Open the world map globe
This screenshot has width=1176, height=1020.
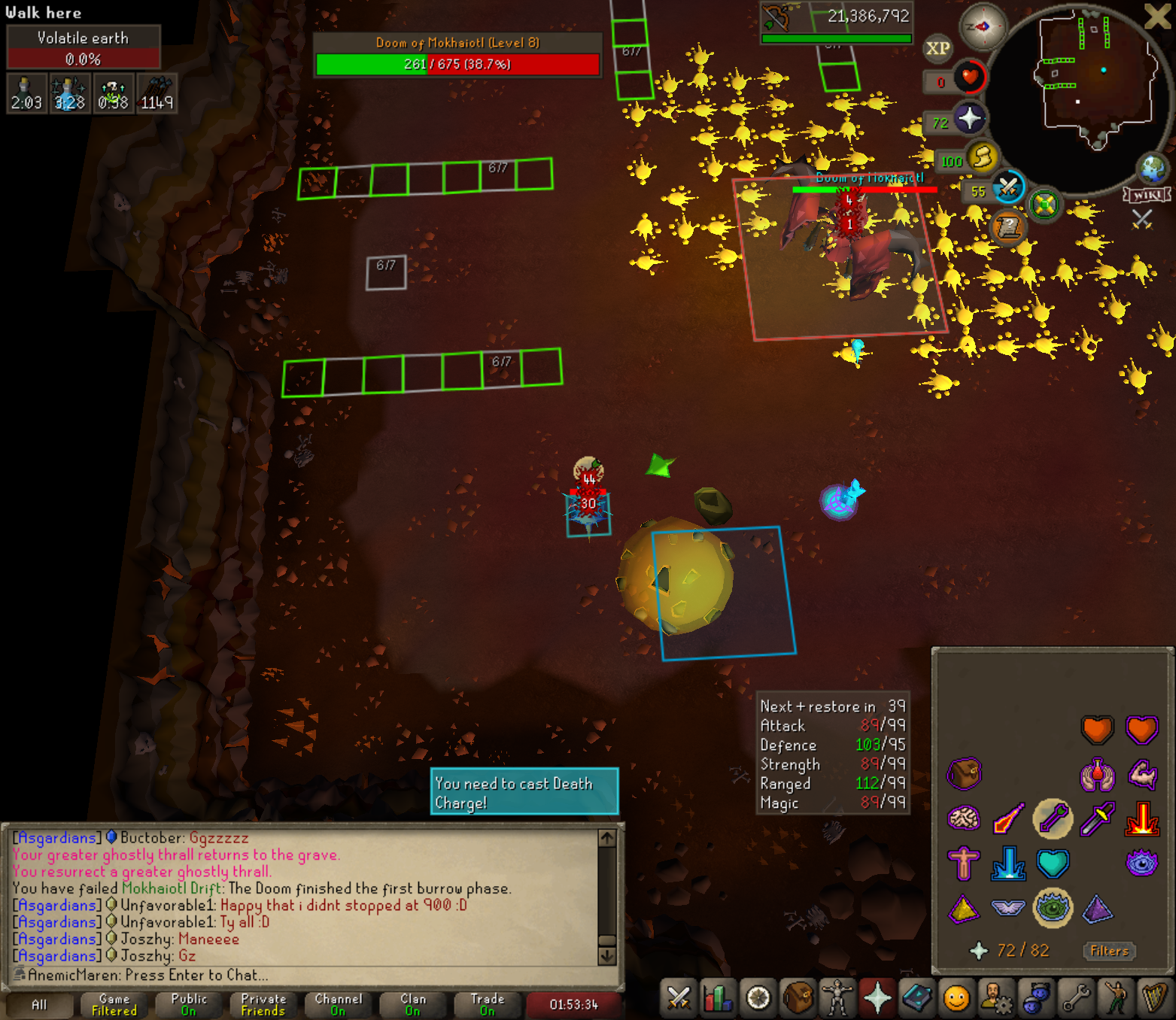point(1153,168)
